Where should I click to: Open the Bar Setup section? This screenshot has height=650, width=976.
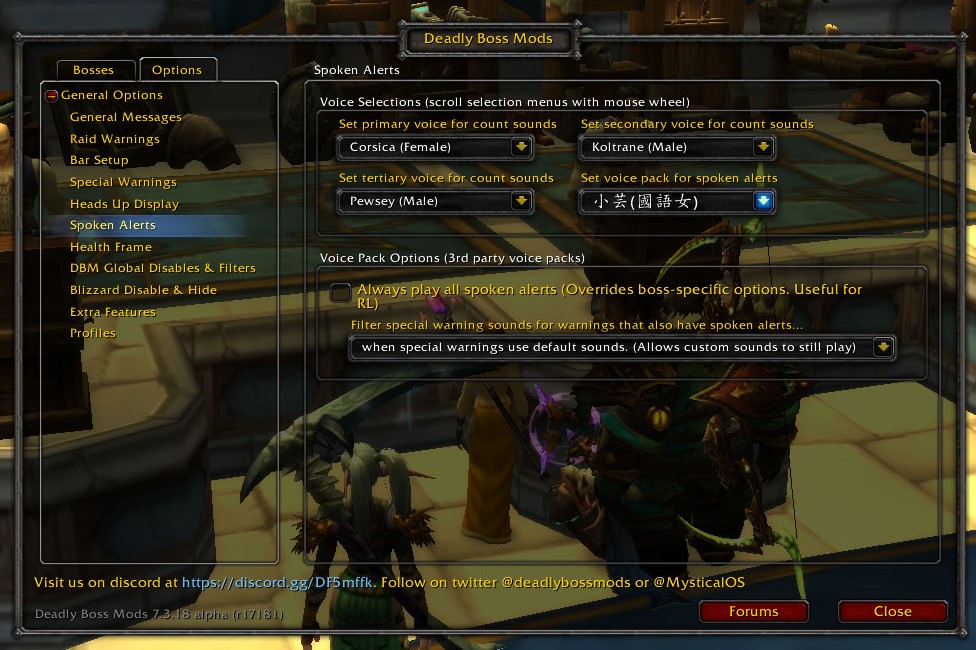(99, 160)
